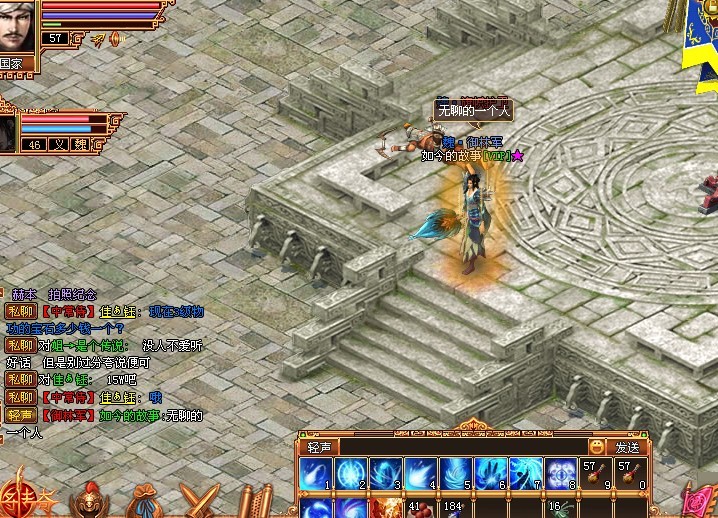Trigger the blue hand skill in slot 6
The width and height of the screenshot is (718, 518).
[x=490, y=473]
